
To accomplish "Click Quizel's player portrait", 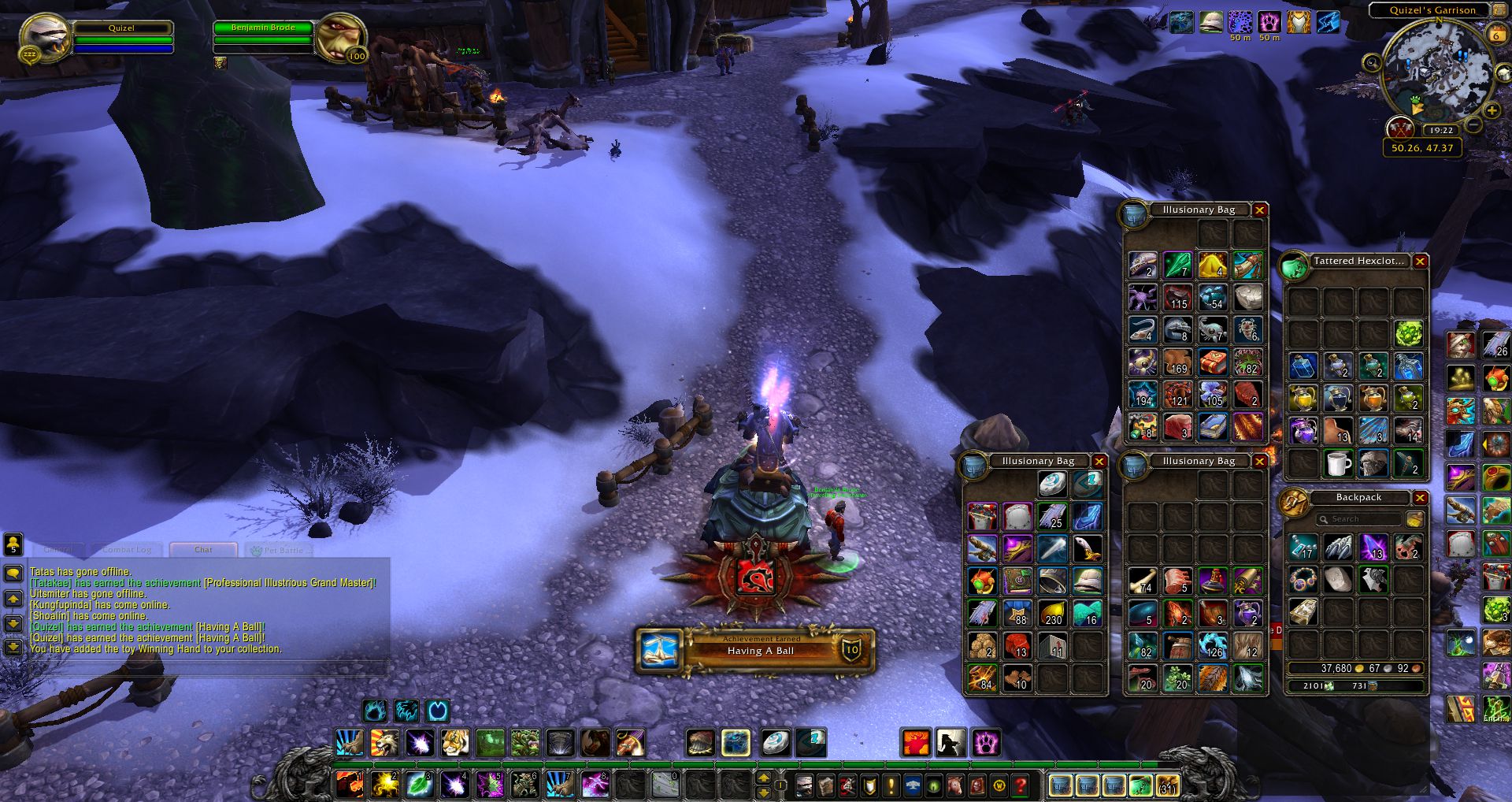I will pos(45,37).
